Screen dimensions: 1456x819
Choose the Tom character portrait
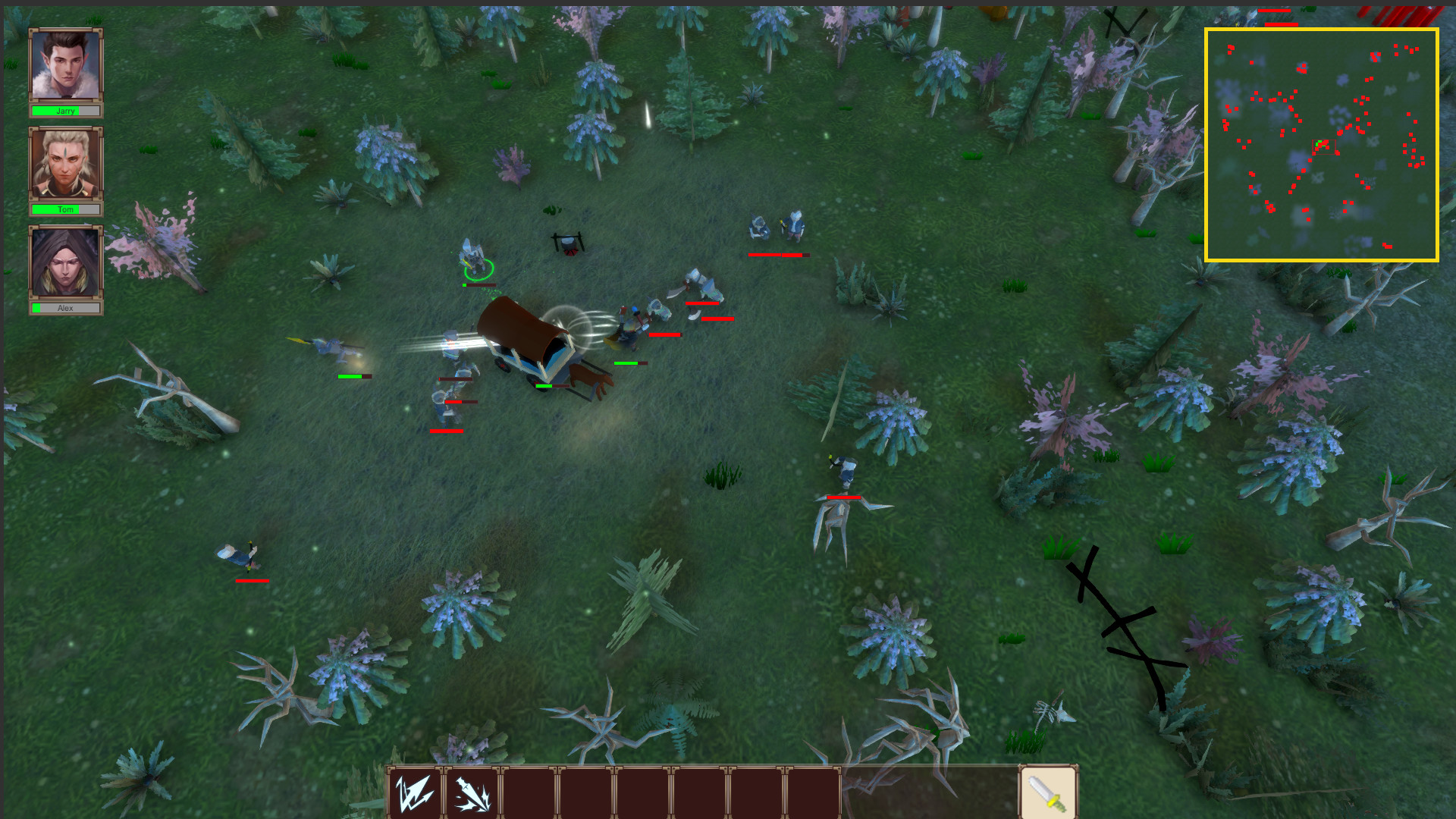pyautogui.click(x=66, y=164)
